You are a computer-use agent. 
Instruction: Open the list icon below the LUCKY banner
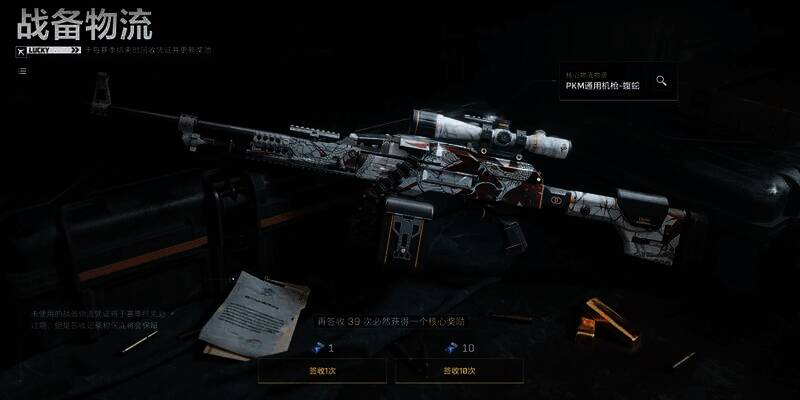point(22,71)
